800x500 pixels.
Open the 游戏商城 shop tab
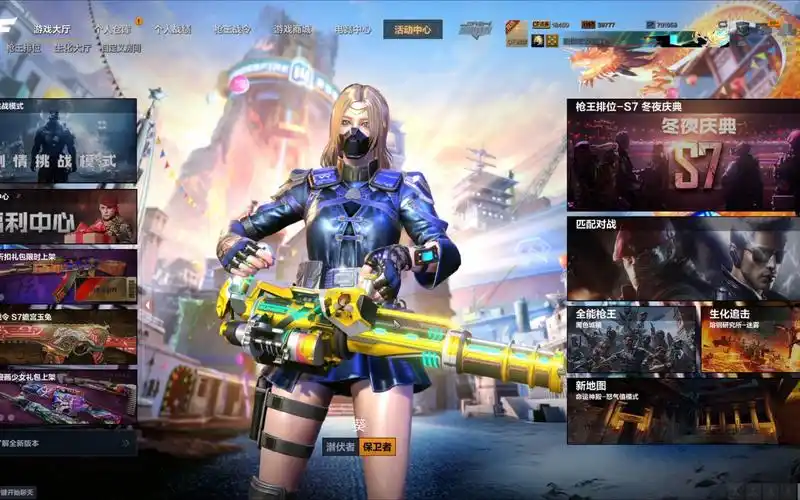291,30
